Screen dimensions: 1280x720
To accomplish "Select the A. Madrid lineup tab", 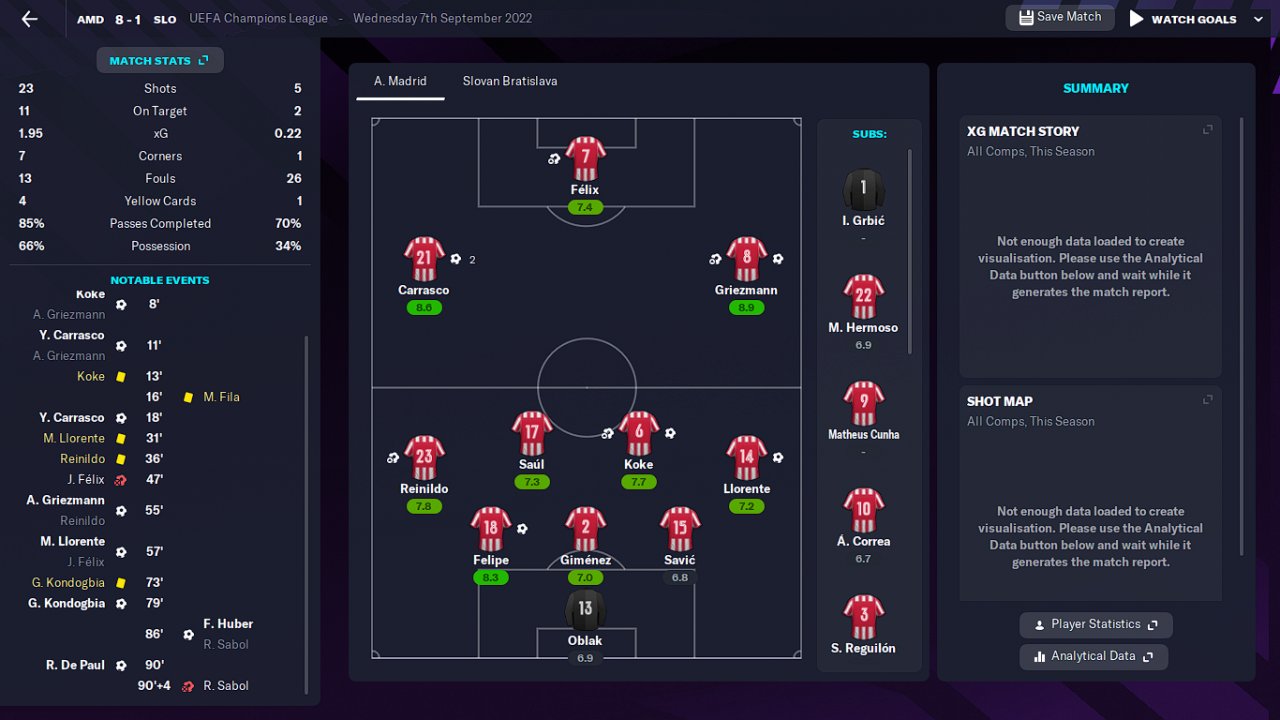I will point(400,81).
